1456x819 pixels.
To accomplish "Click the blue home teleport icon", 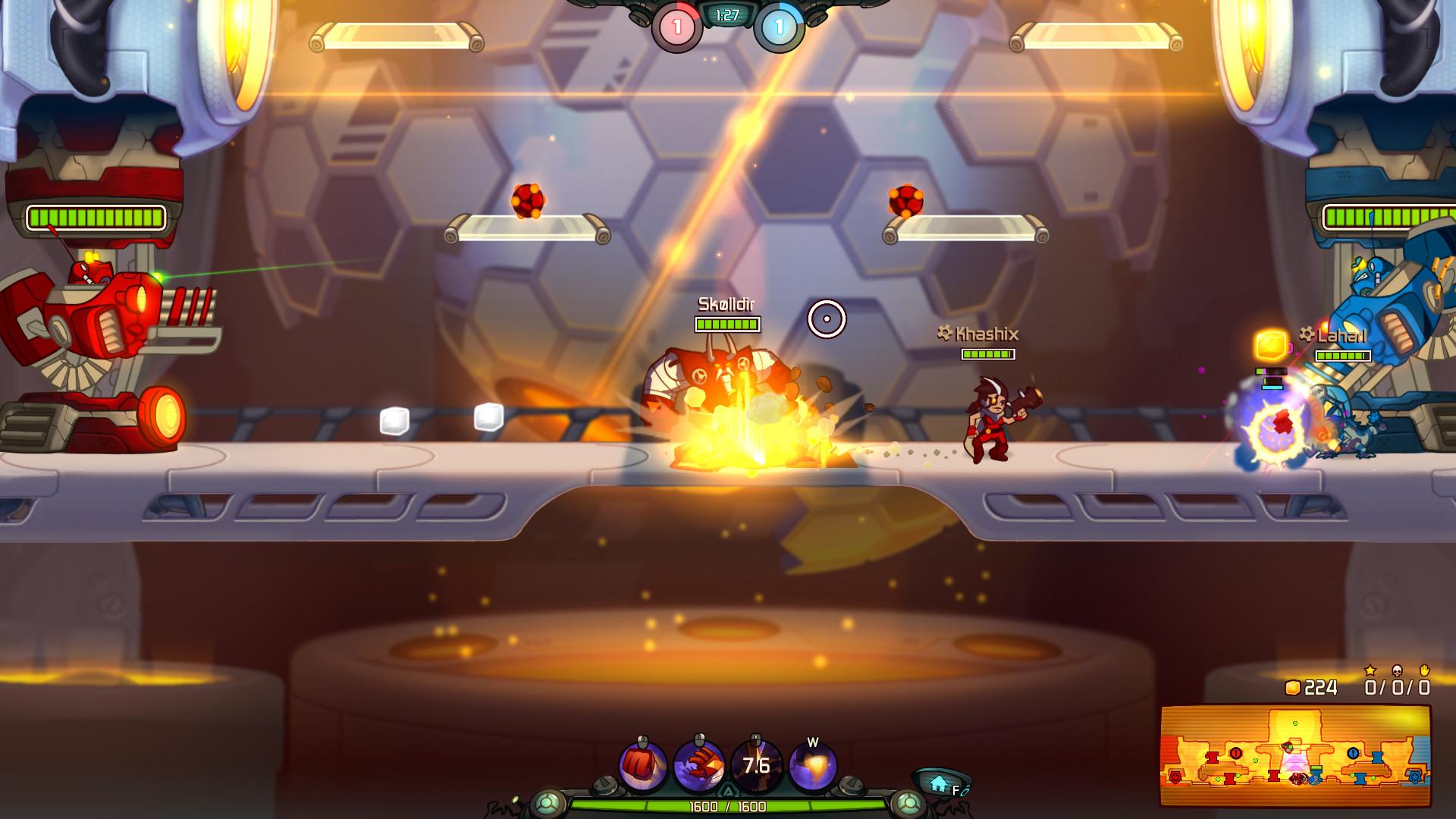I will pyautogui.click(x=938, y=783).
